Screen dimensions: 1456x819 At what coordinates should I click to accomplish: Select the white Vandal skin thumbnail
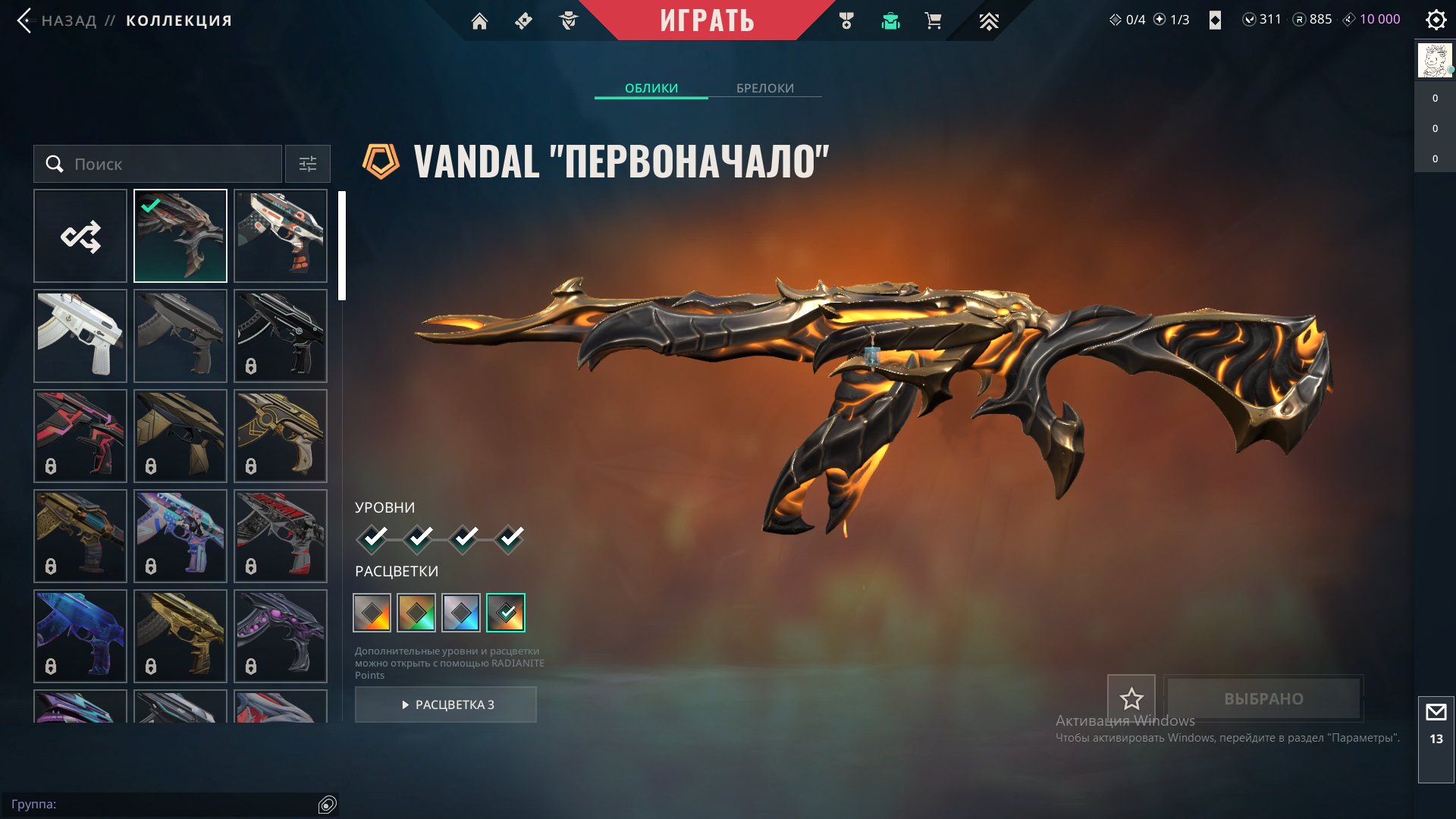click(x=80, y=336)
